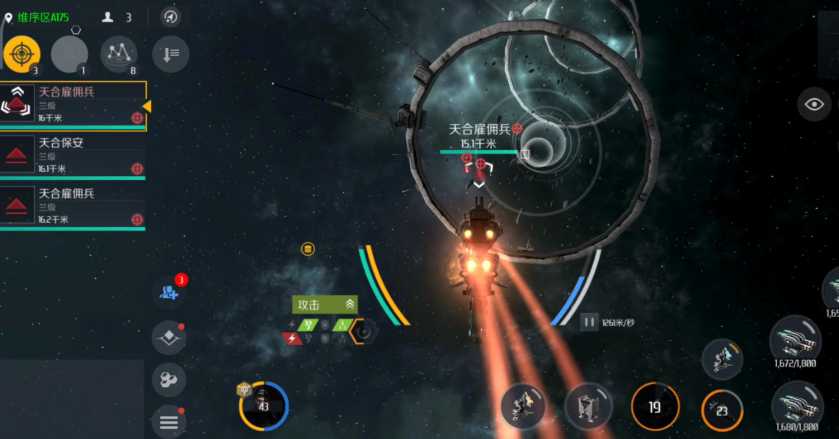The height and width of the screenshot is (439, 839).
Task: Select the yellow crosshair overview filter
Action: (21, 53)
